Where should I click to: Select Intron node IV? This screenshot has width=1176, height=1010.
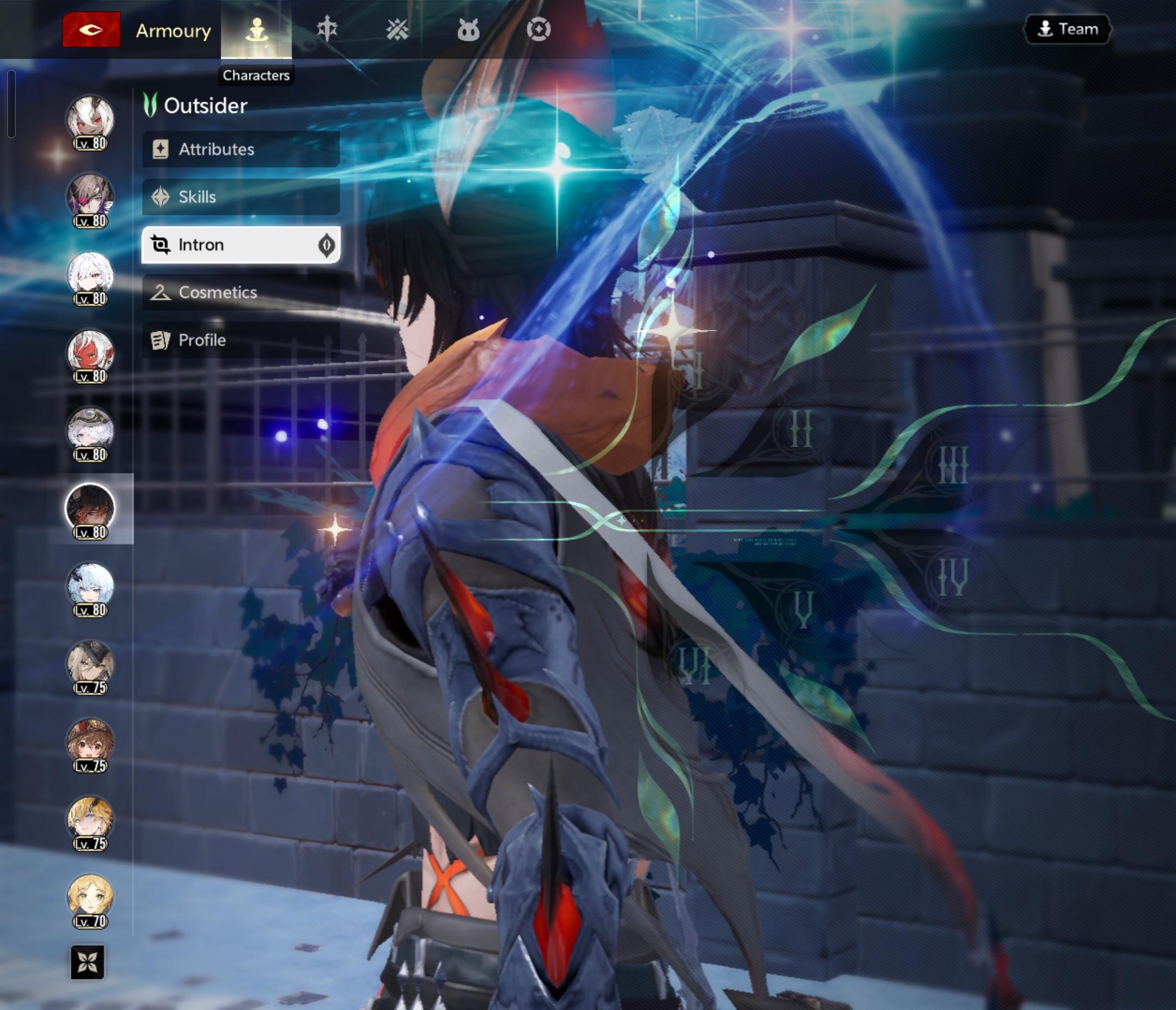(952, 577)
